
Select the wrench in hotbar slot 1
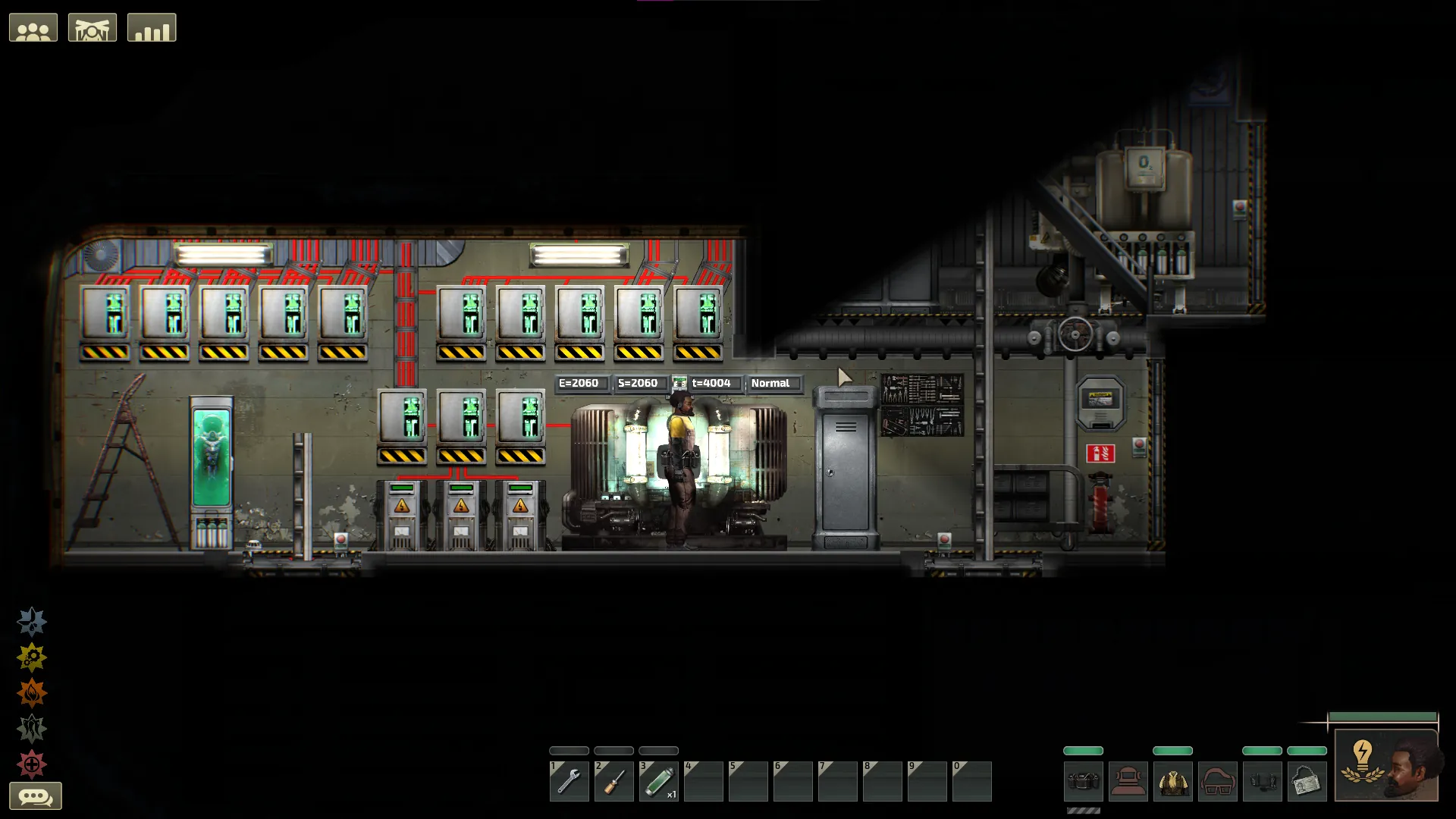click(569, 781)
